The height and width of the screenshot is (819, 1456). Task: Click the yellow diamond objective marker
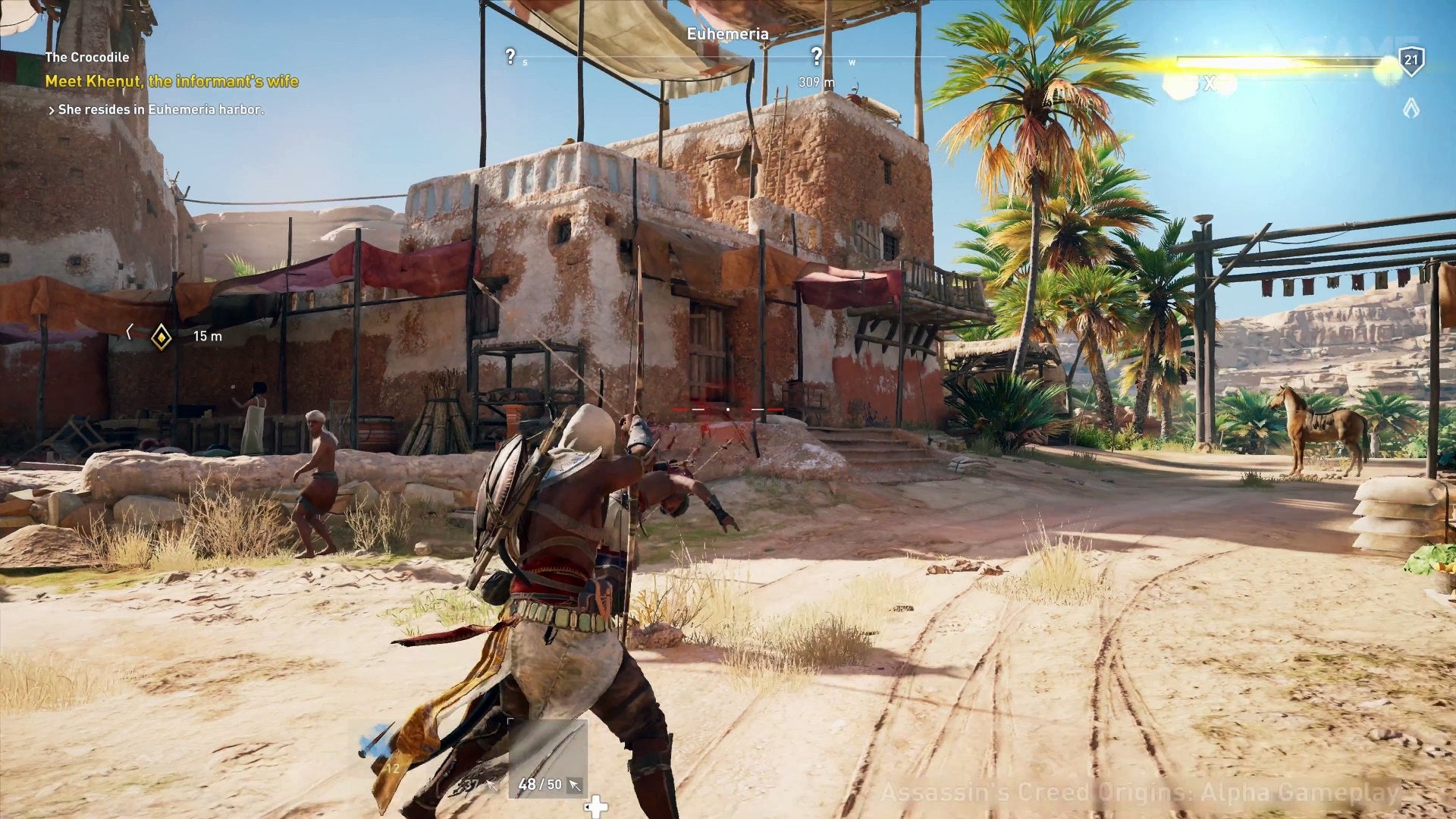(x=161, y=336)
